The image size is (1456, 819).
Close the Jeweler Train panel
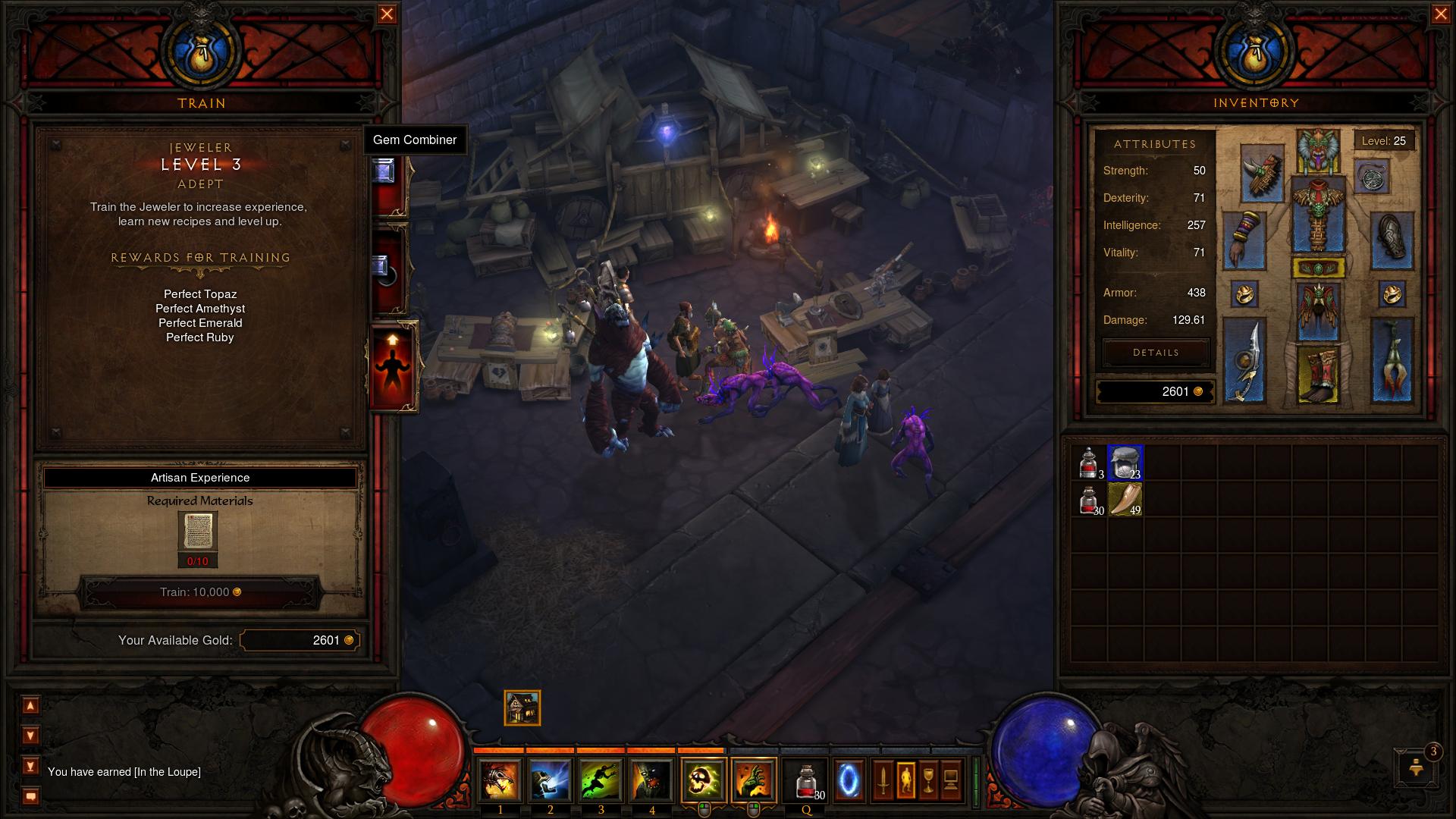(387, 14)
